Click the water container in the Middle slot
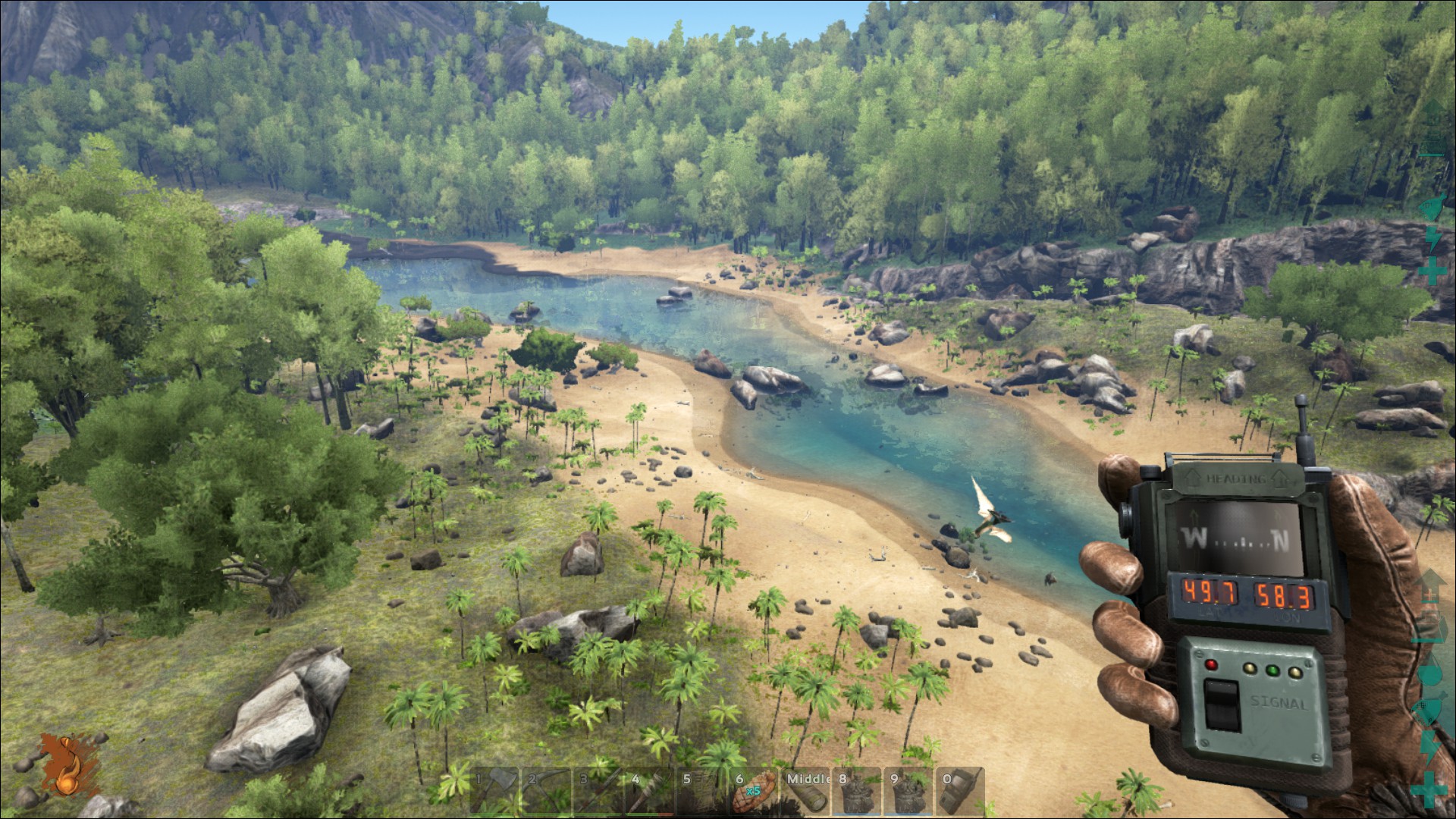Image resolution: width=1456 pixels, height=819 pixels. click(805, 792)
